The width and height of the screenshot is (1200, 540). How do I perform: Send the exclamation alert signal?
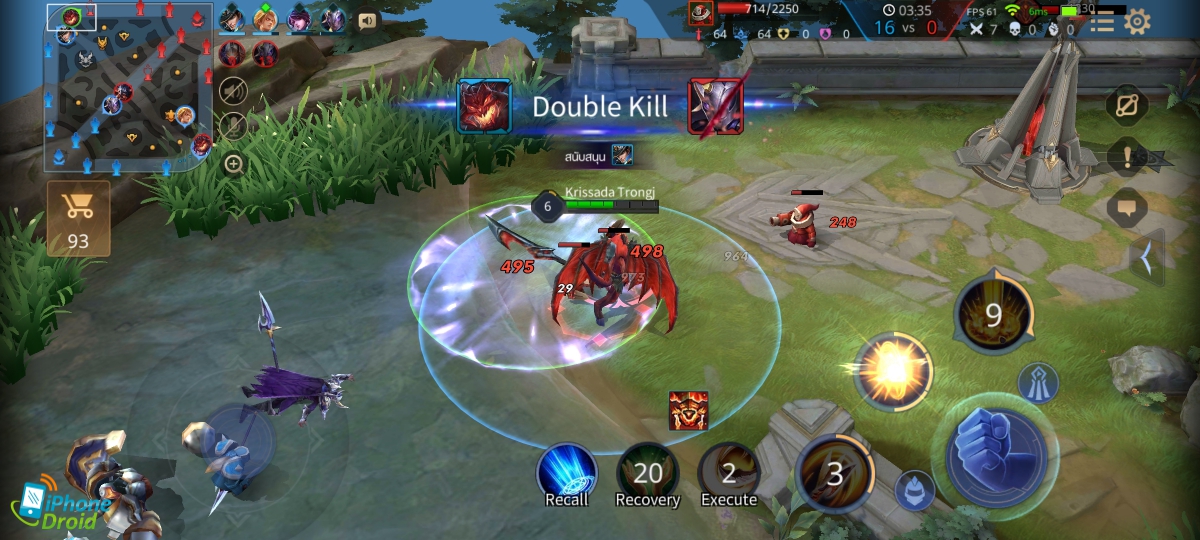point(1127,157)
